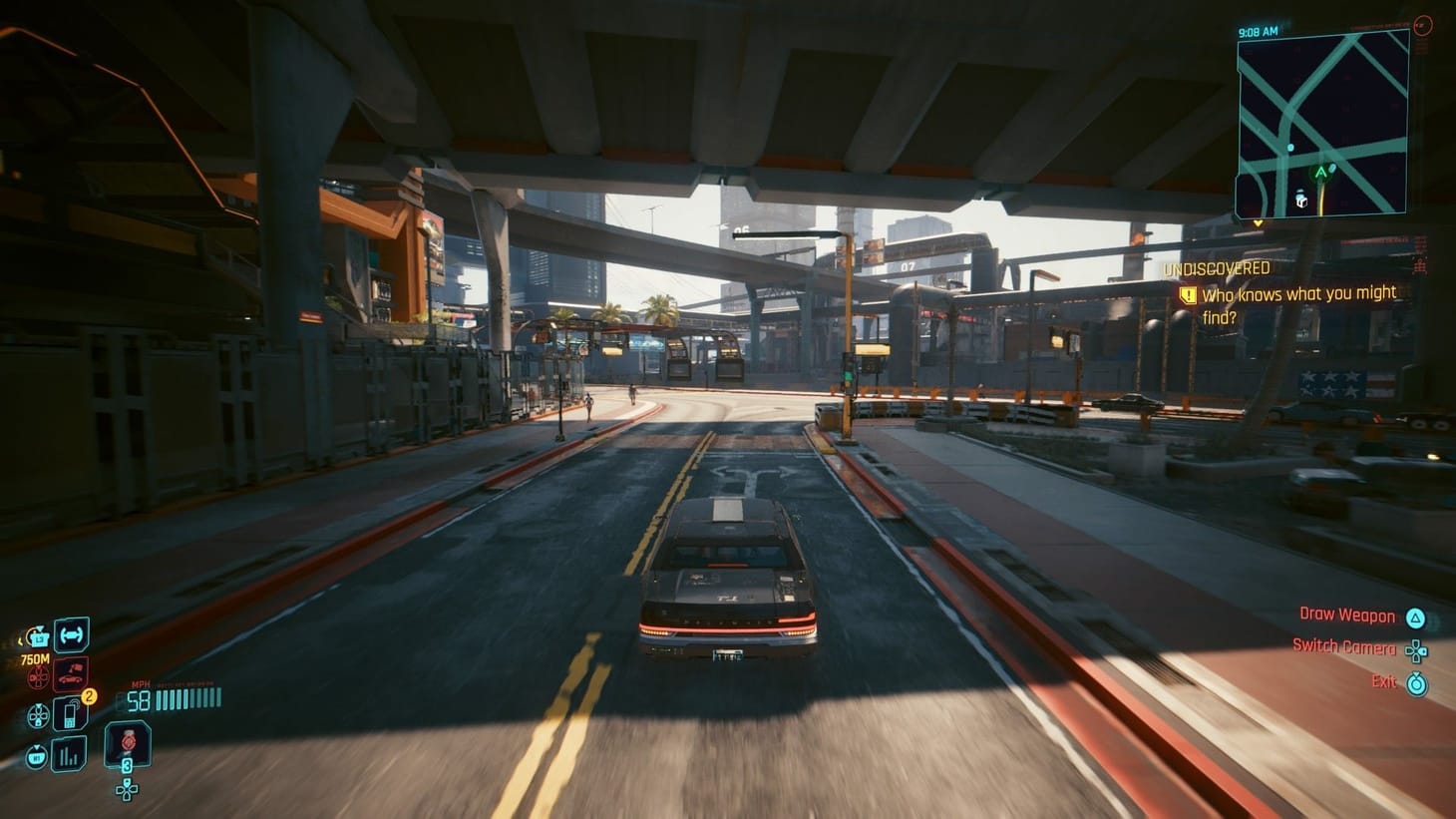
Task: Select the Exit vehicle prompt
Action: pos(1385,683)
